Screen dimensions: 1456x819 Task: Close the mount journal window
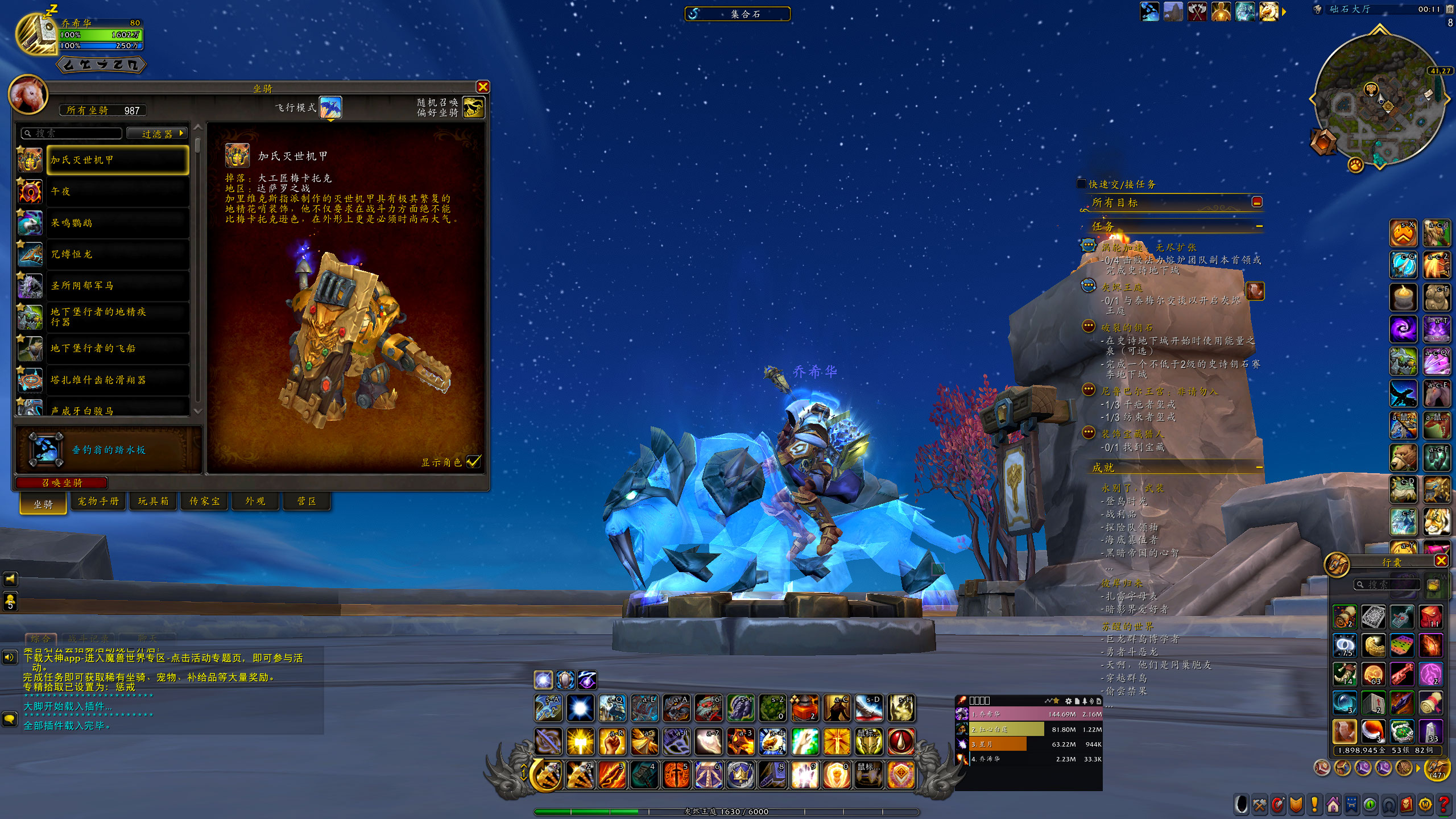coord(482,87)
